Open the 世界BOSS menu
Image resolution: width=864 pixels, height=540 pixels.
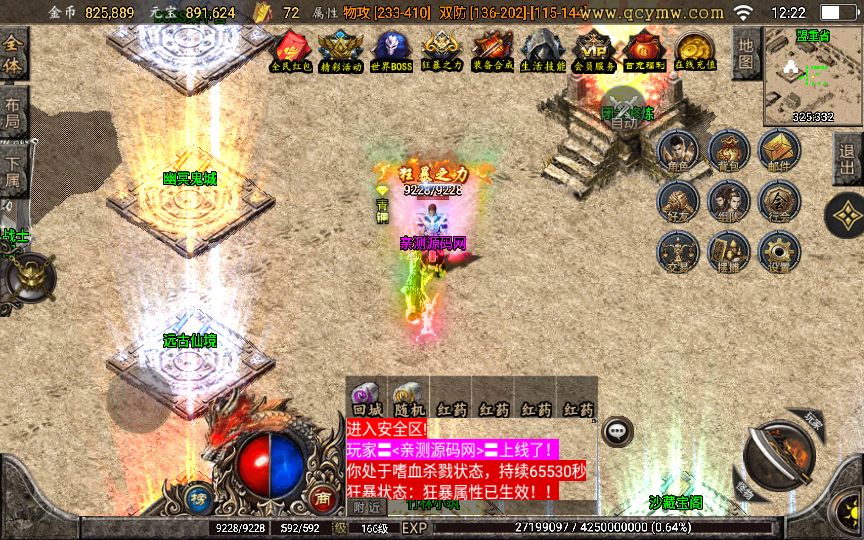tap(391, 49)
